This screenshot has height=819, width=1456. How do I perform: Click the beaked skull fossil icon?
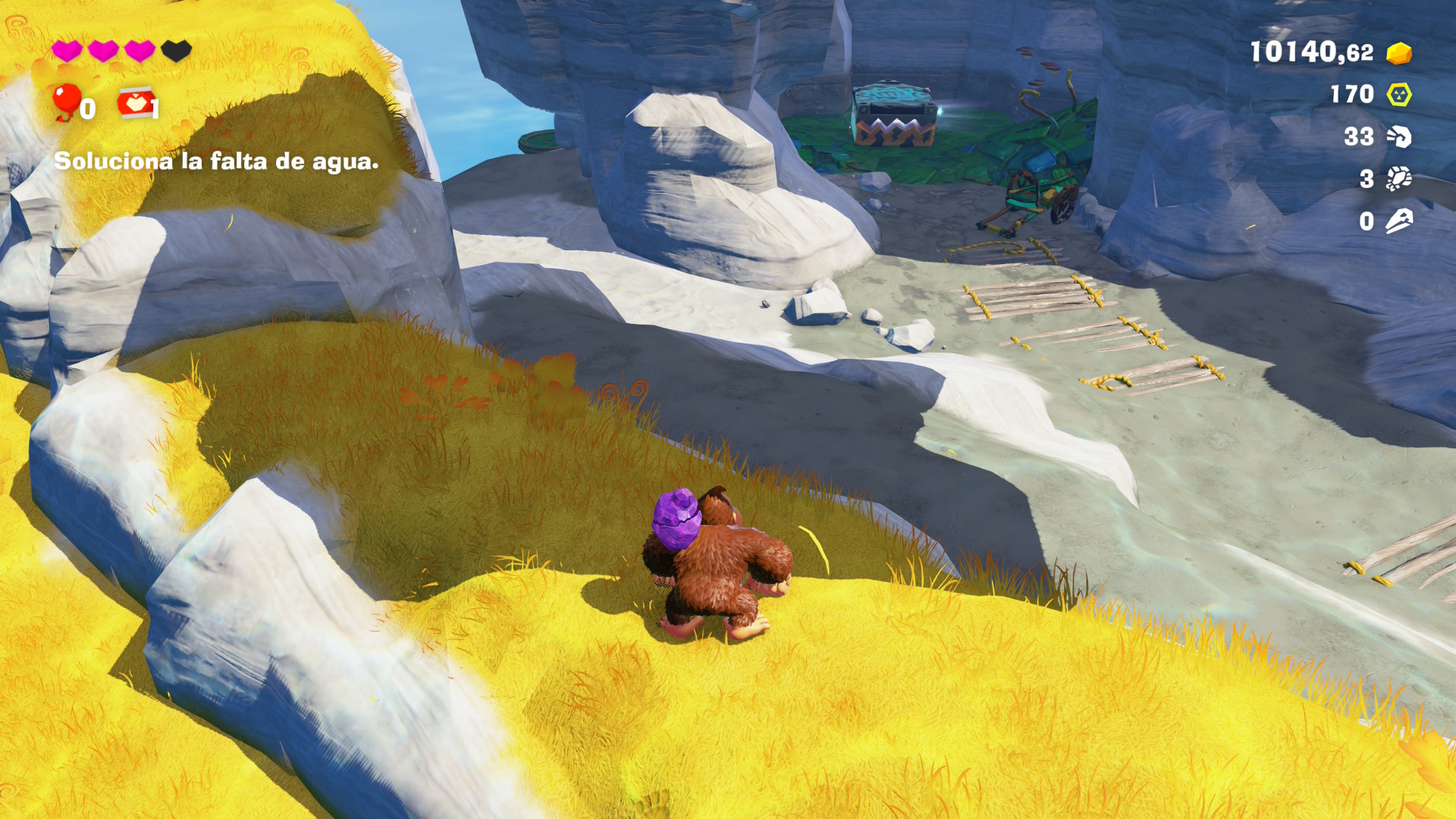(1398, 221)
